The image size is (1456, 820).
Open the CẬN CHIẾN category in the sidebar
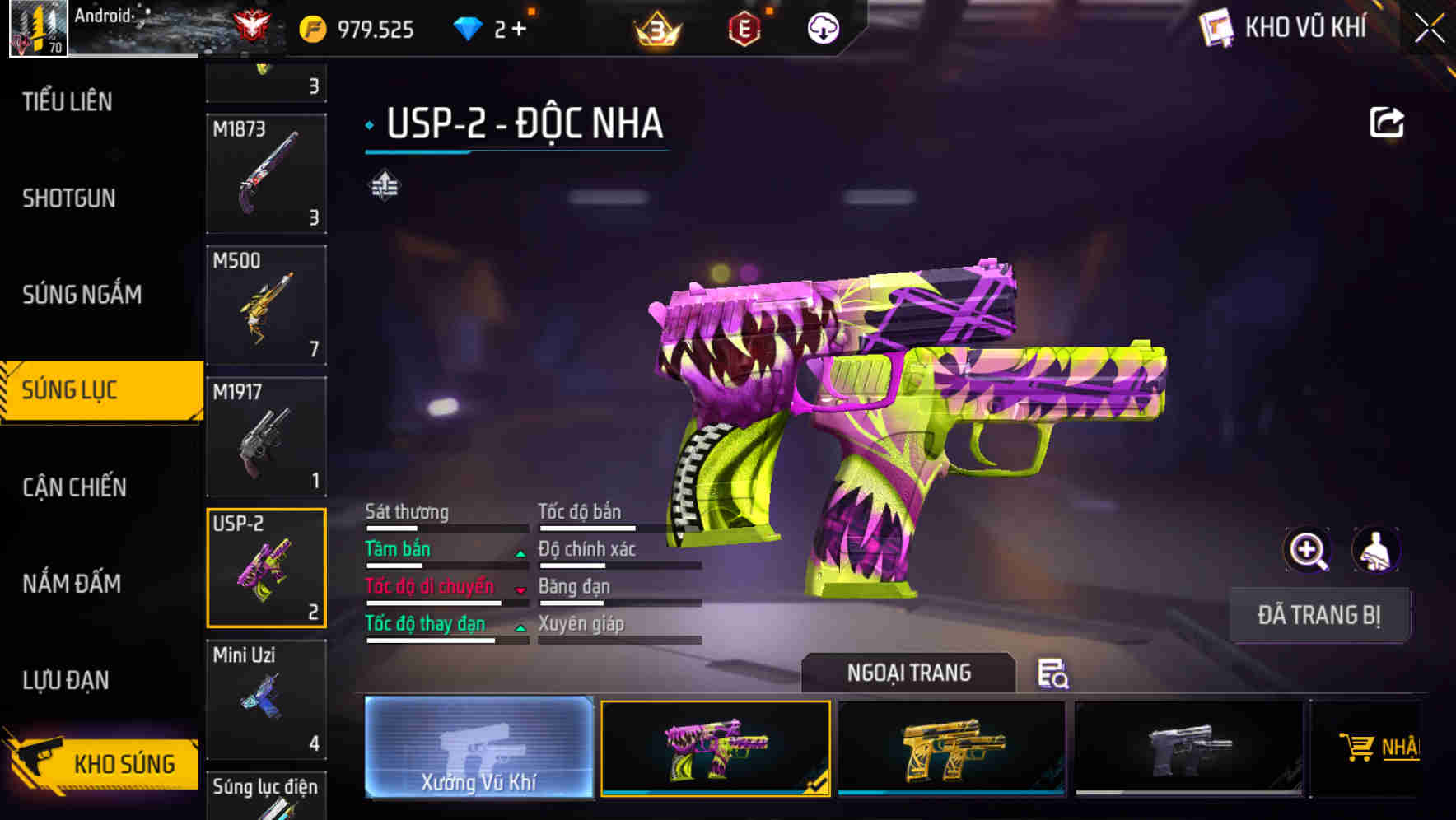72,487
